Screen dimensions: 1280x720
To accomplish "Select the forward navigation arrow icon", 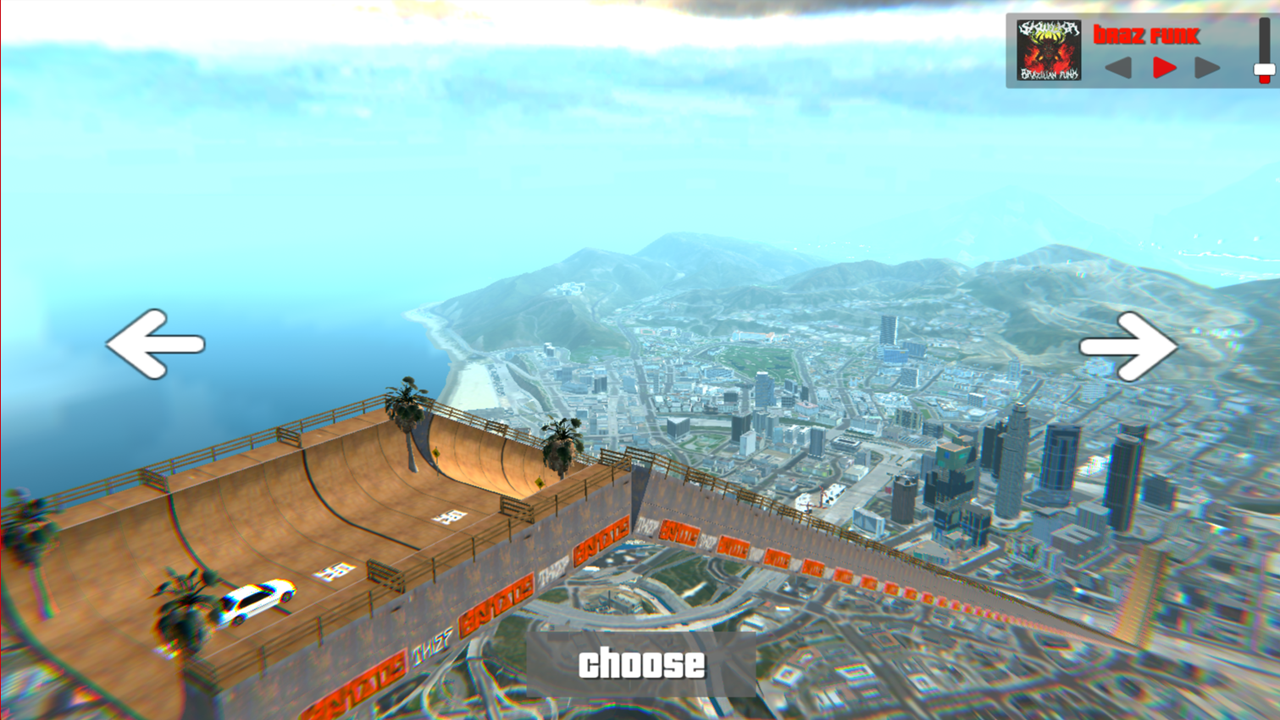I will click(1128, 347).
